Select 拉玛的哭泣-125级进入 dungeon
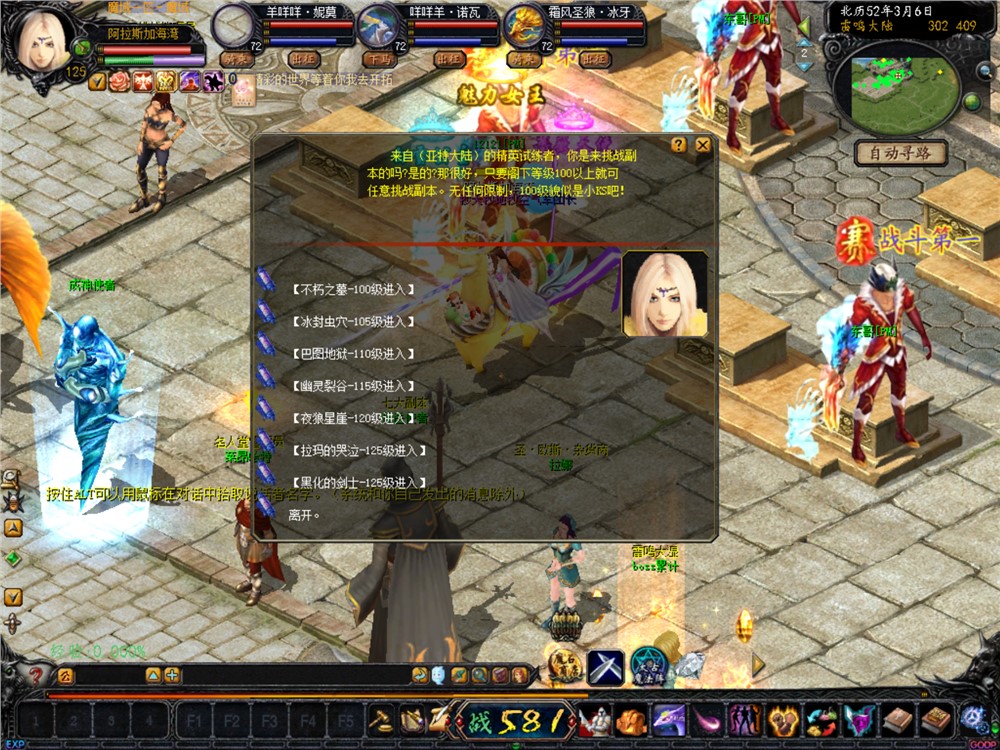The width and height of the screenshot is (1000, 750). (353, 451)
